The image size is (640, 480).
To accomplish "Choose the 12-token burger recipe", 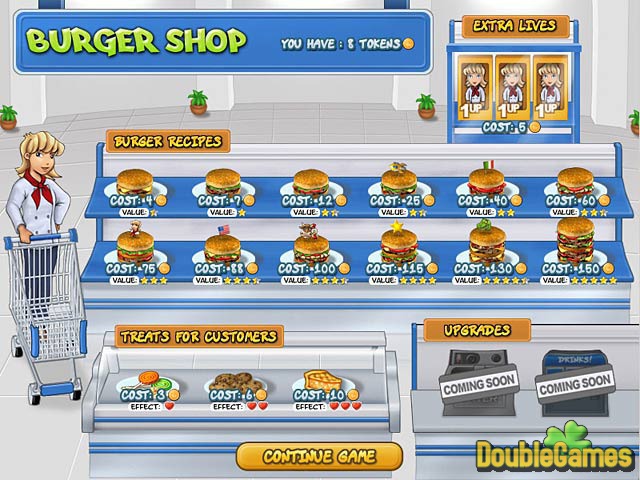I will coord(311,183).
